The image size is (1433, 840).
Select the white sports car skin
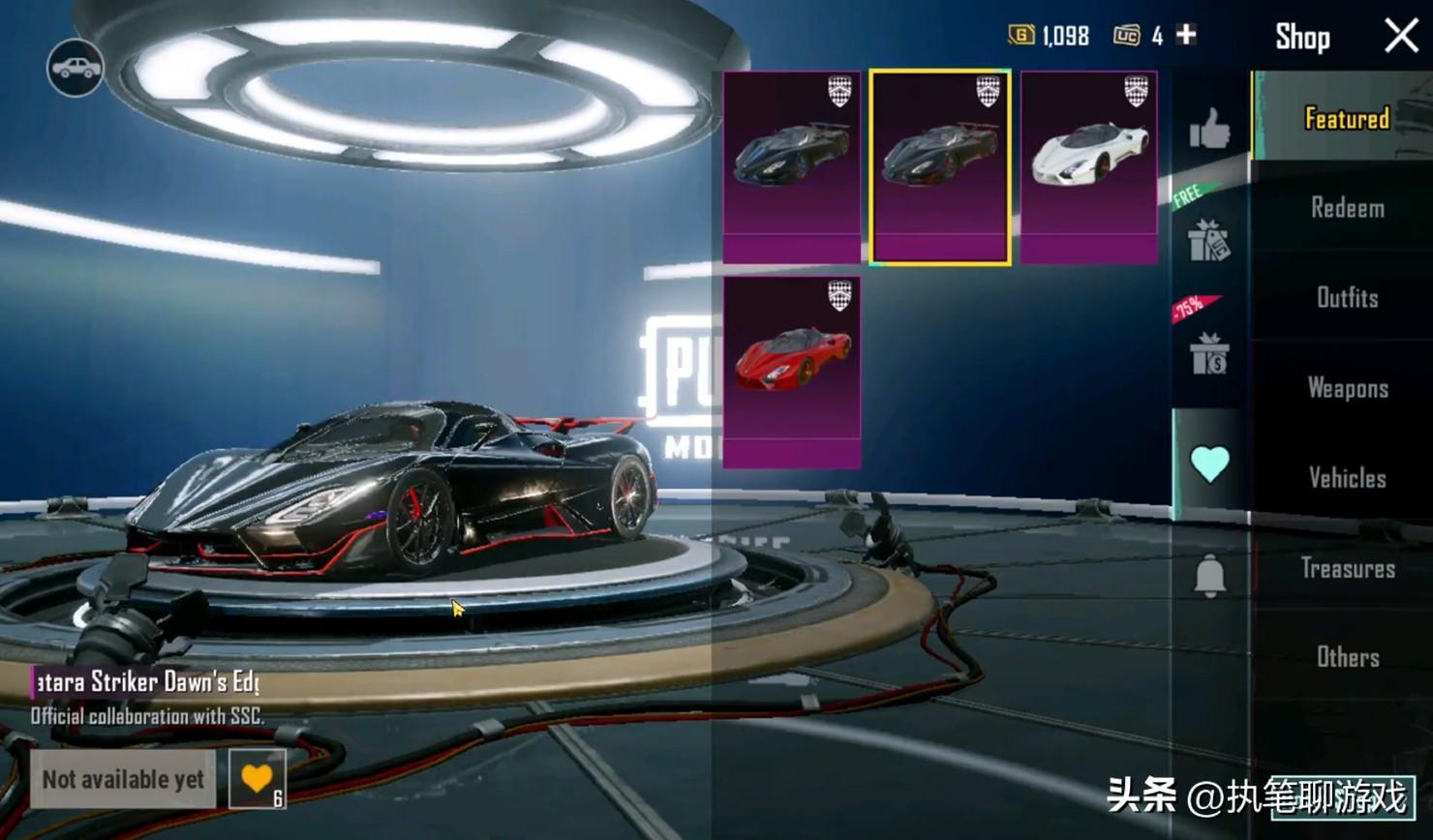tap(1089, 166)
